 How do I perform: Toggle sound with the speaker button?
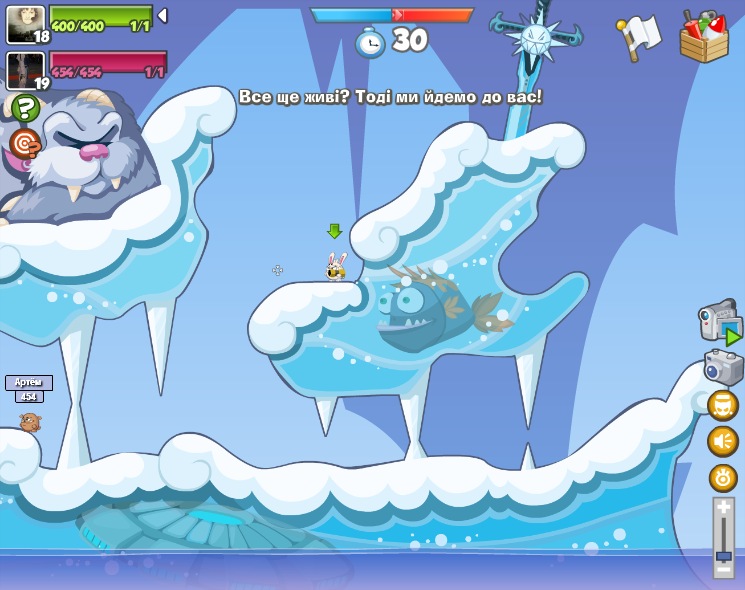pos(723,441)
